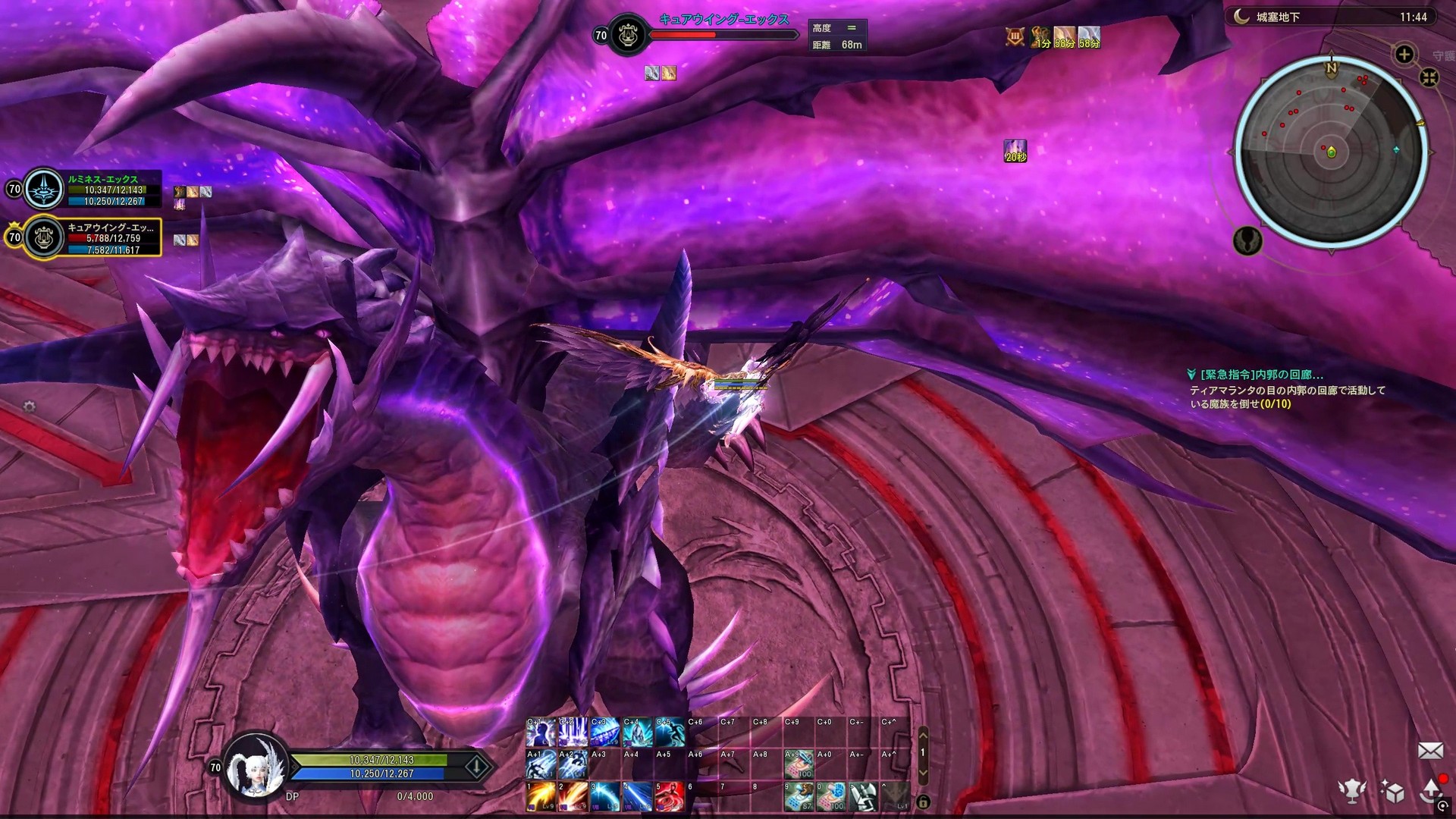Open the winged mannequin wardrobe icon
The image size is (1456, 819).
tap(1351, 791)
